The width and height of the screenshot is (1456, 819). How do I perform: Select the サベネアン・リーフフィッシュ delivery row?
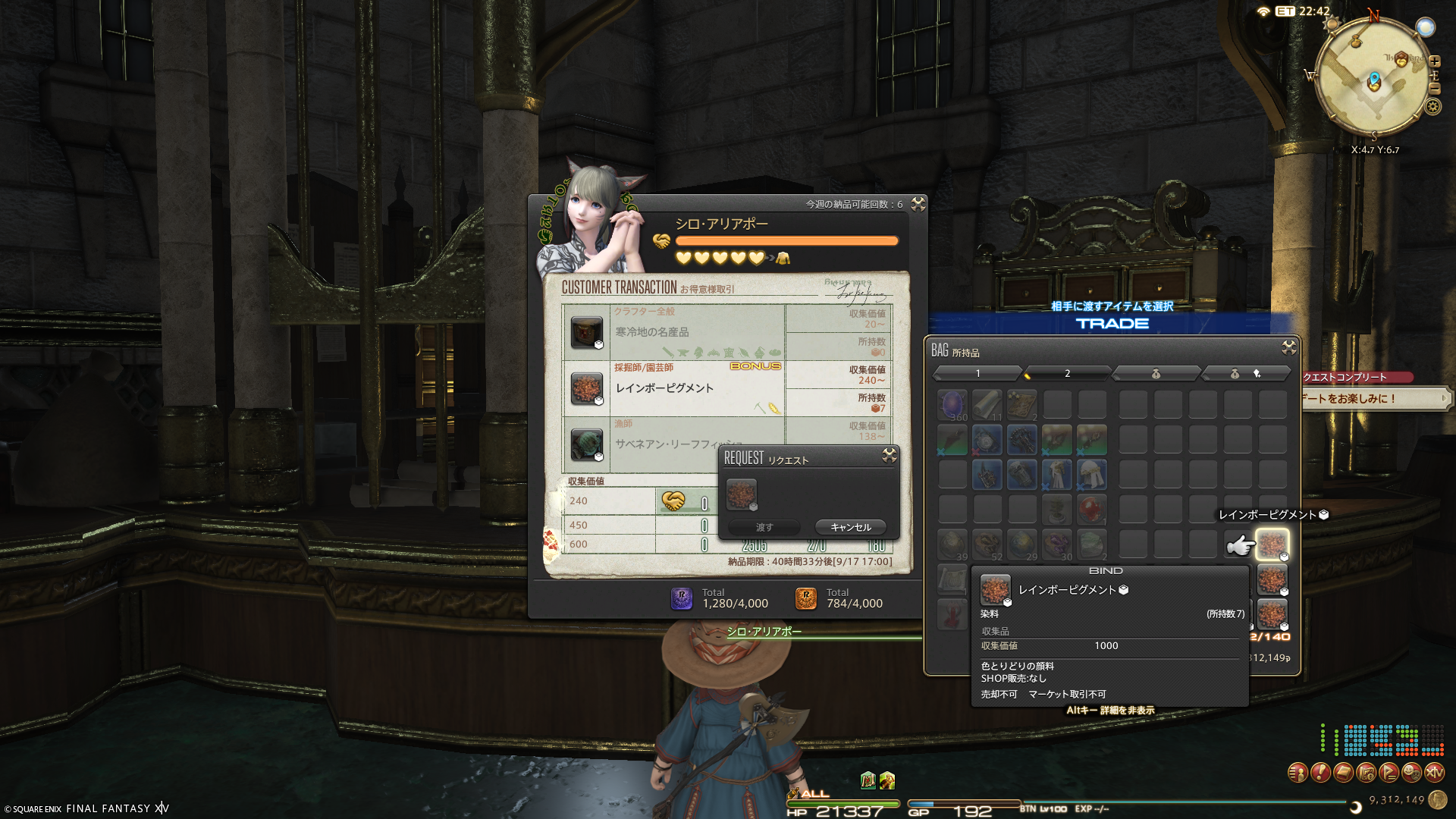(675, 444)
